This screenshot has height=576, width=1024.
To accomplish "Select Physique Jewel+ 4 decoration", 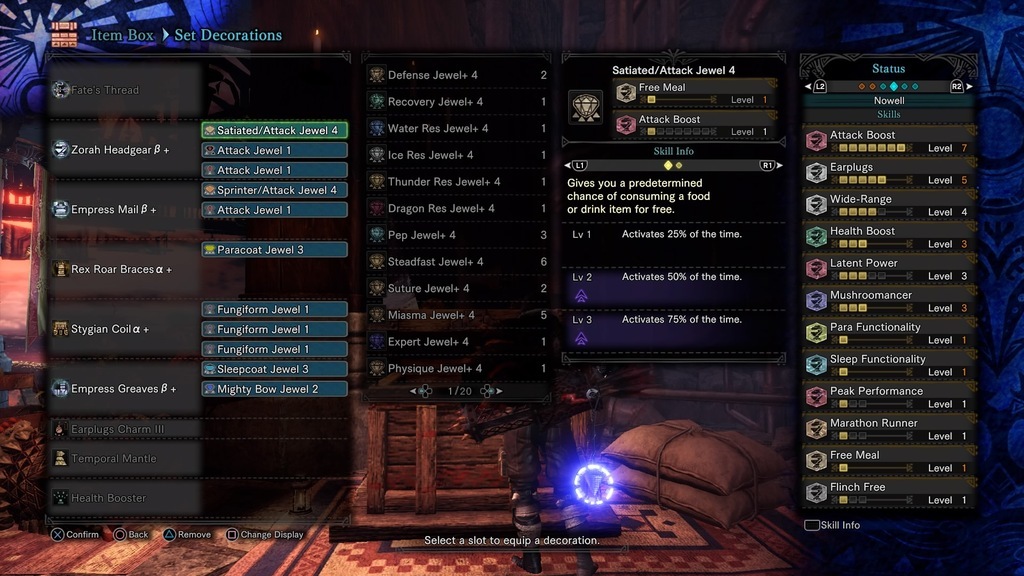I will click(457, 369).
